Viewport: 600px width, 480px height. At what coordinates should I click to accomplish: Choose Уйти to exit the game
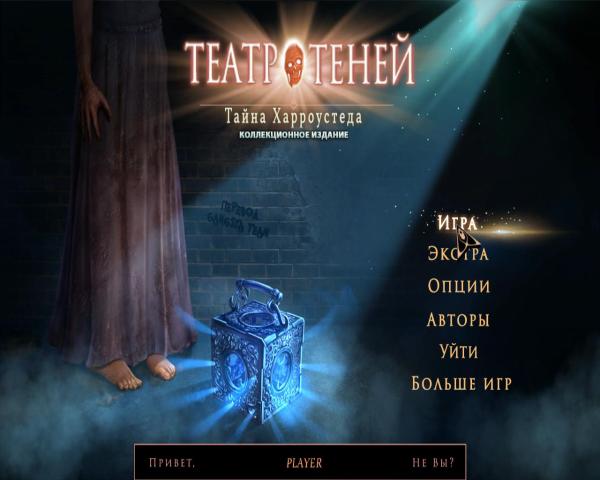[458, 352]
